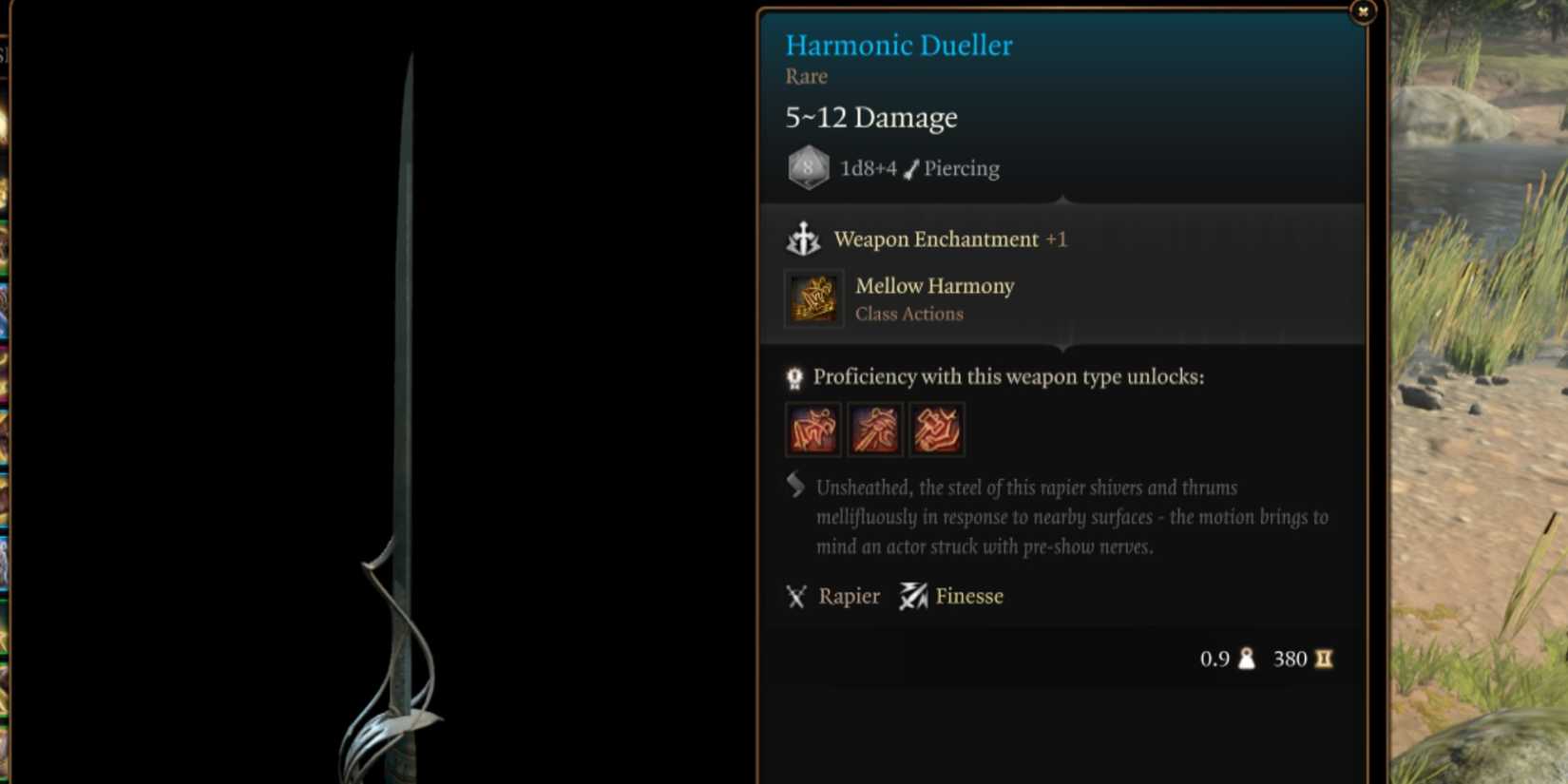Click the Rapier weapon type icon
This screenshot has width=1568, height=784.
point(794,596)
